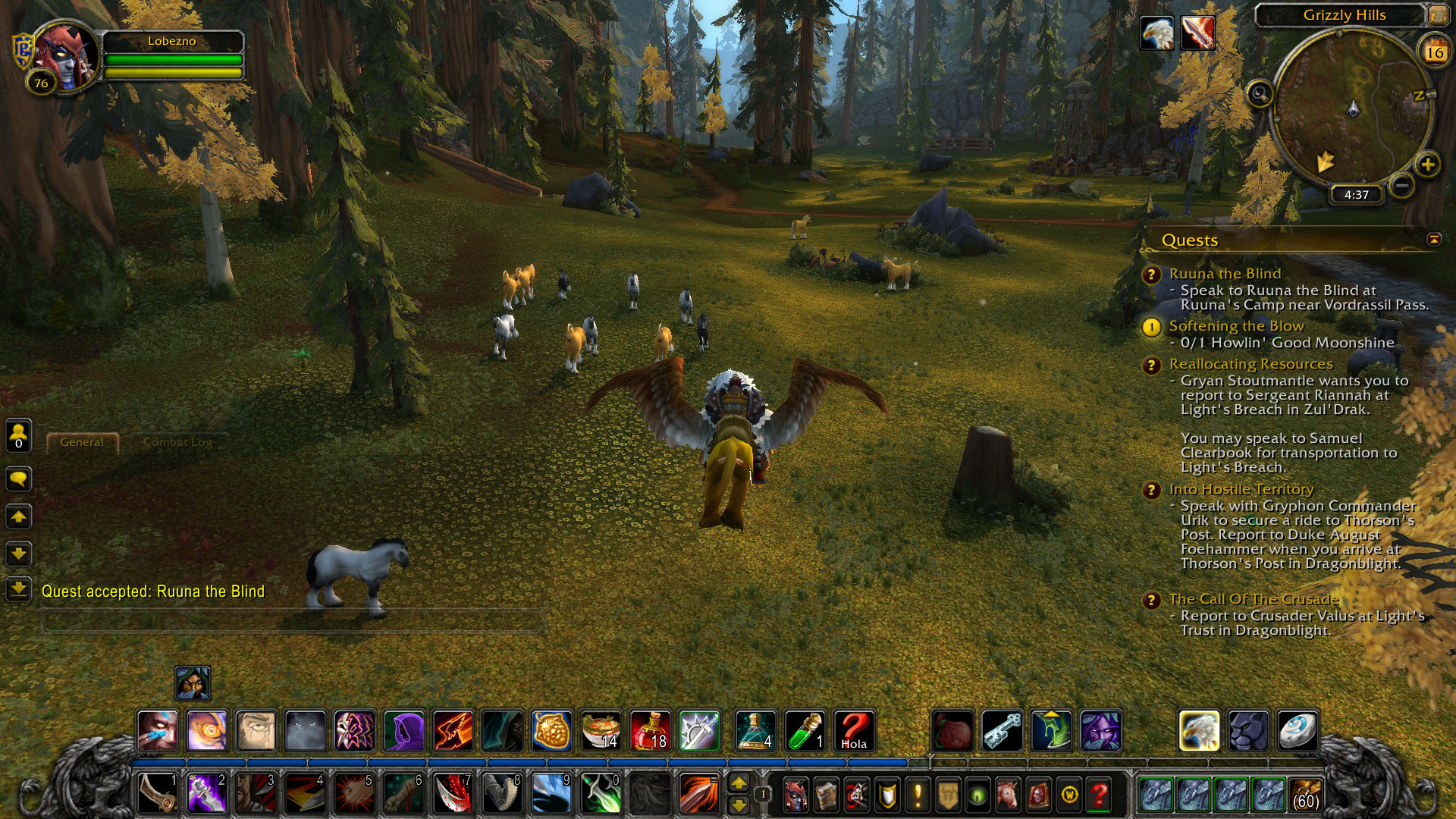Screen dimensions: 1456x819
Task: Summon the white gryphon mount
Action: [1199, 730]
